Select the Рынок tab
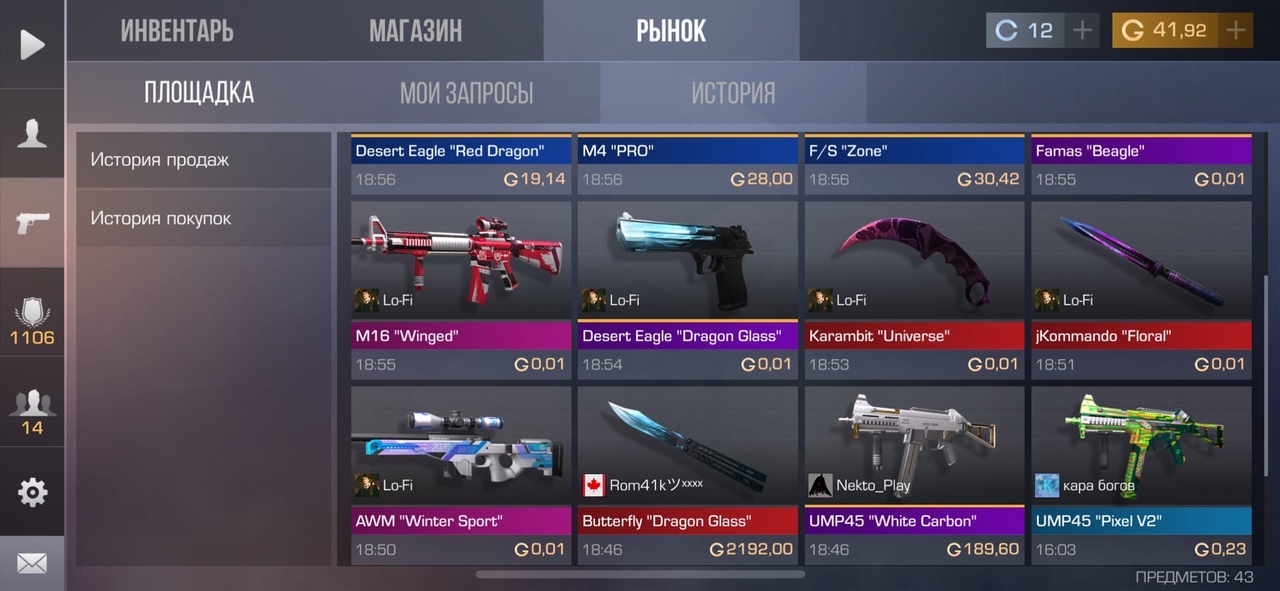This screenshot has height=591, width=1280. point(671,31)
